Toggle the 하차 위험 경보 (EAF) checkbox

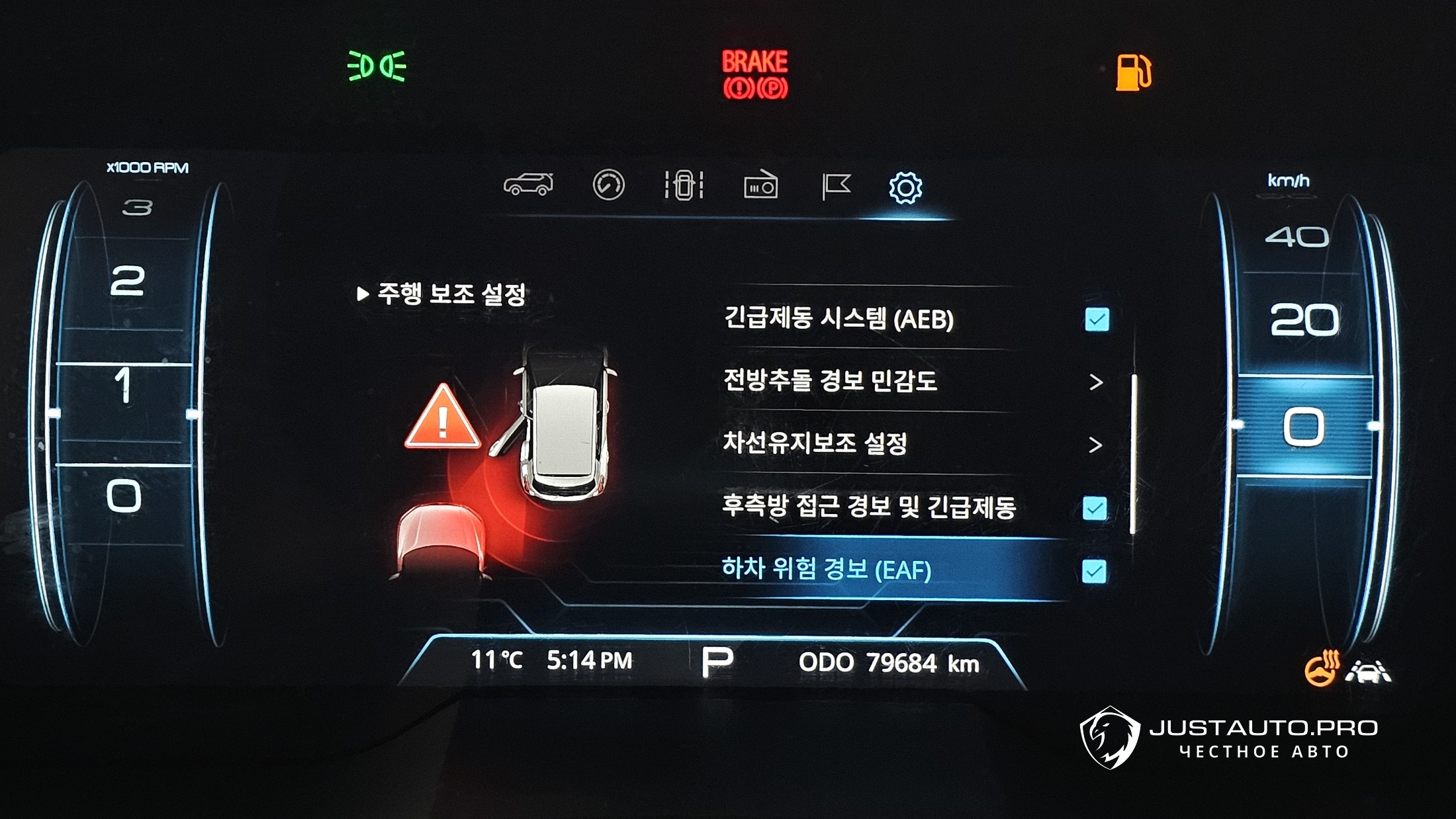1094,571
